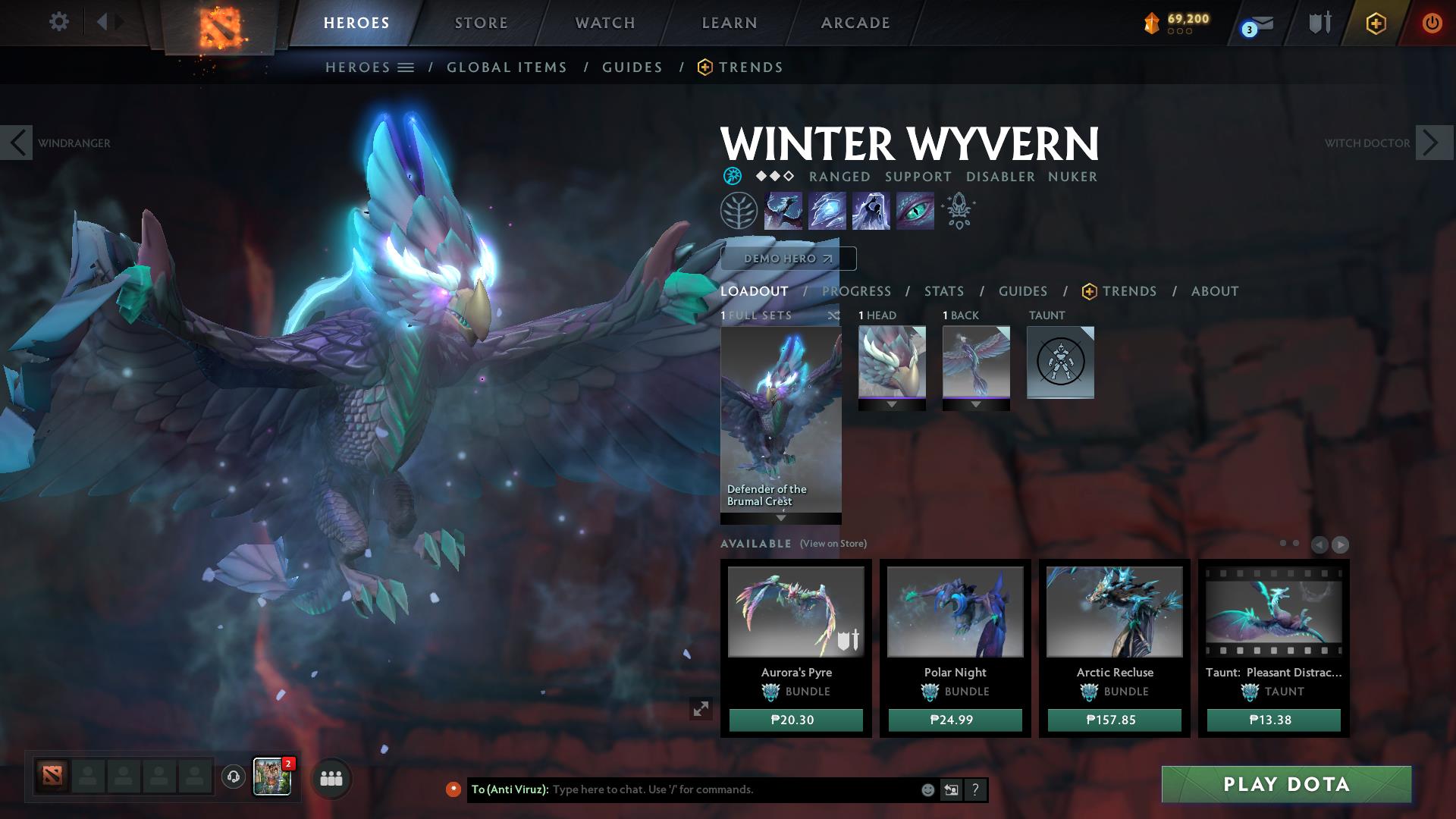Launch Demo Hero mode
This screenshot has width=1456, height=819.
[788, 259]
